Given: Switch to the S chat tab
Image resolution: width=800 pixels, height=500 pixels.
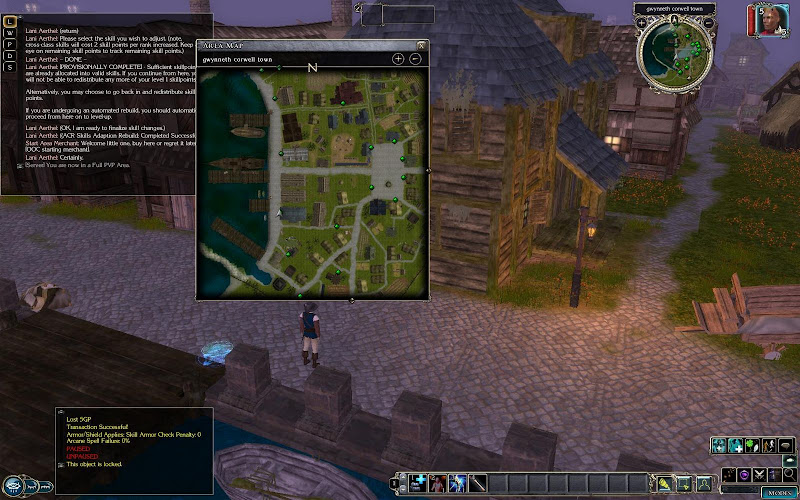Looking at the screenshot, I should click(9, 65).
